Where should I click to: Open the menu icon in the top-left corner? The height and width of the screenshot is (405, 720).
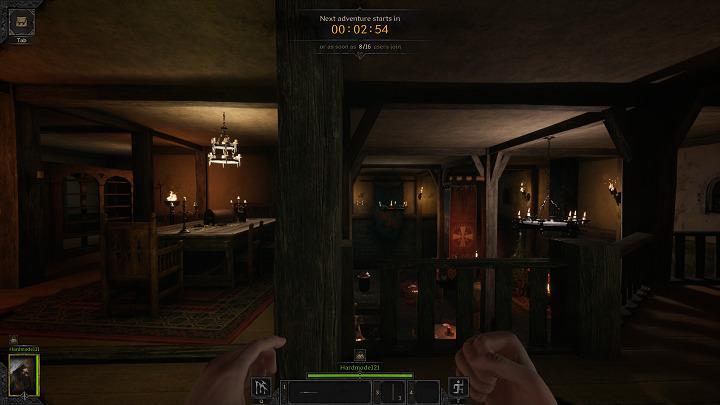point(22,19)
